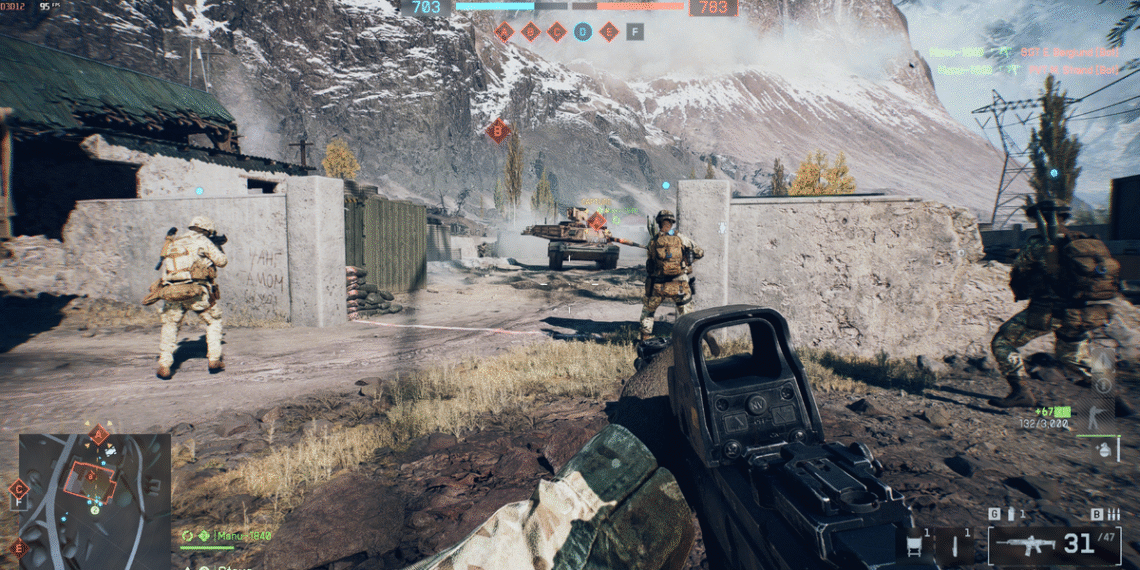Click the objective A marker on the minimap
Viewport: 1140px width, 570px height.
[99, 435]
